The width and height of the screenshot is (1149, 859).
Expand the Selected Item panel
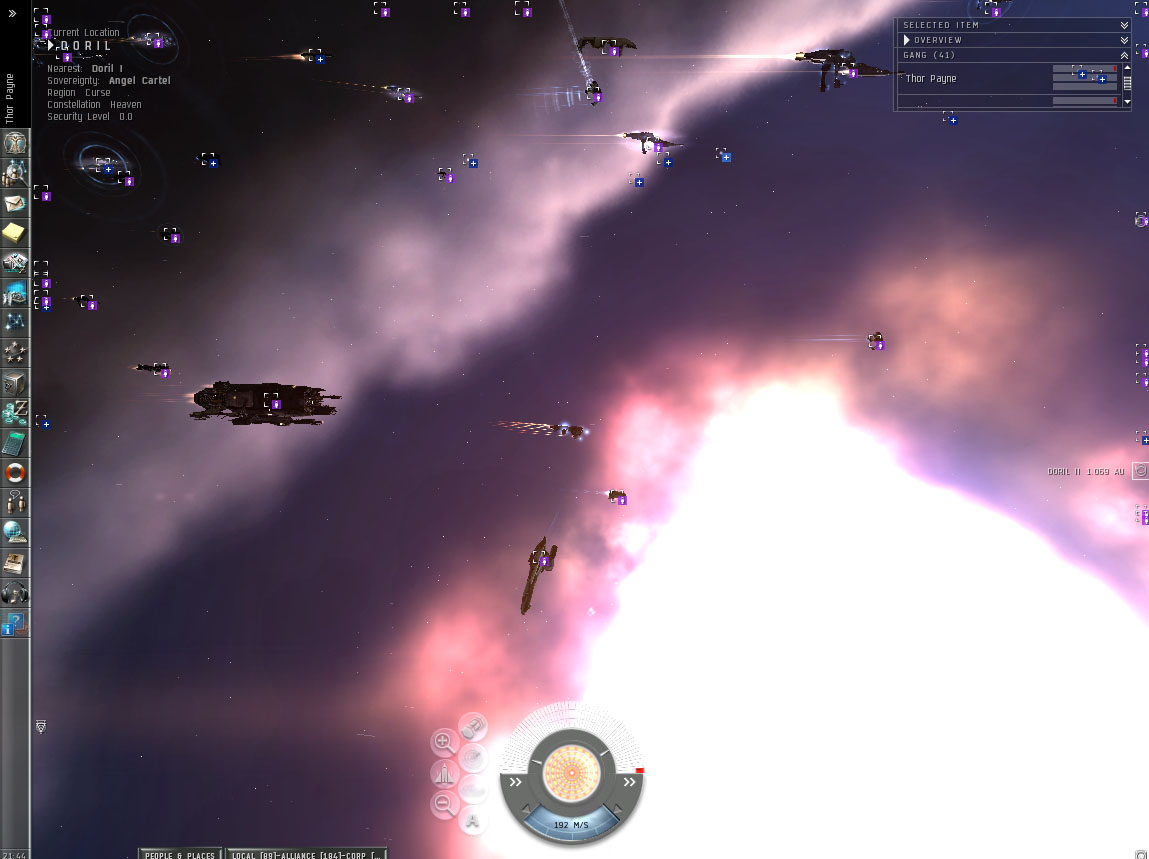coord(1124,25)
